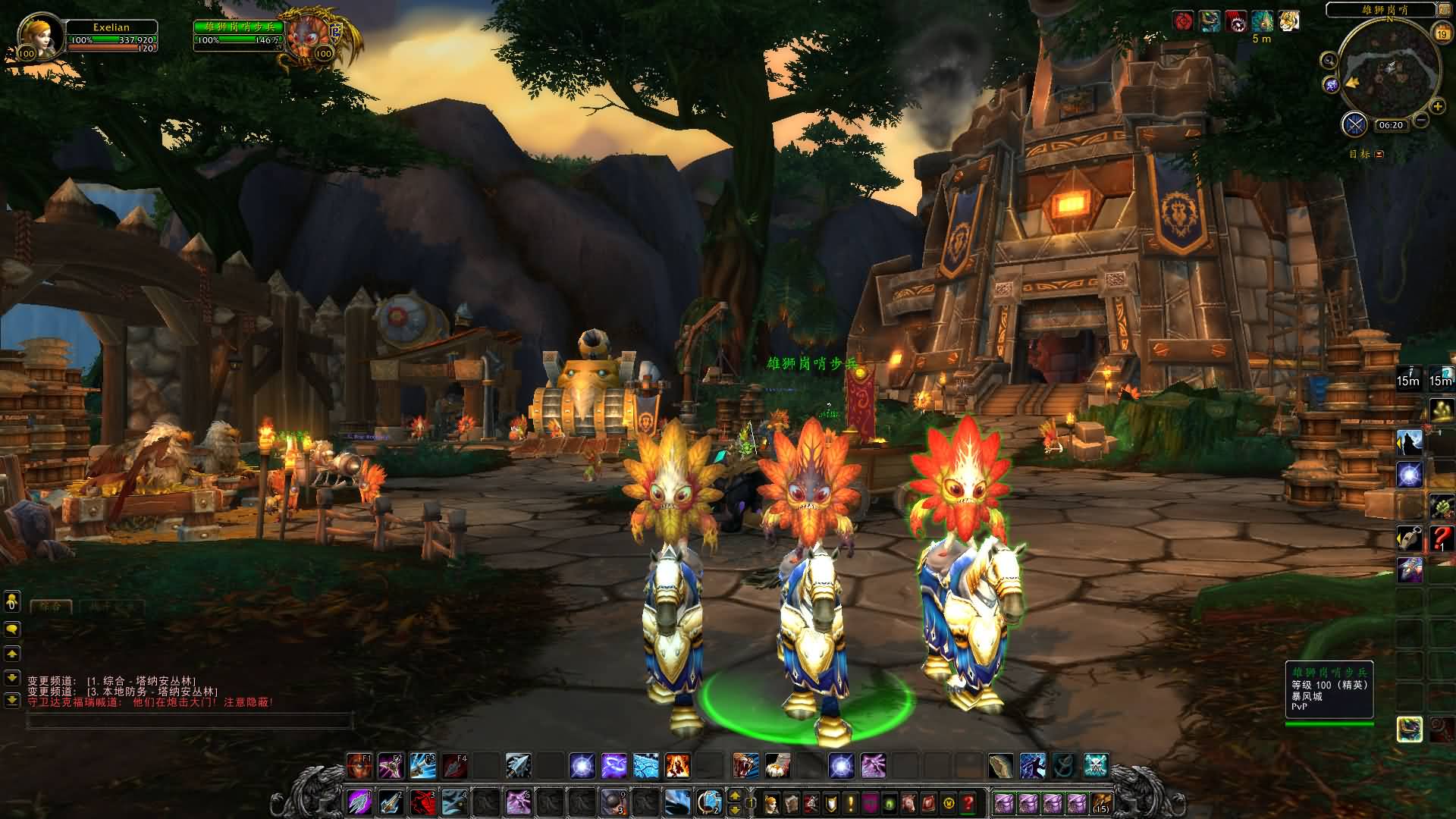This screenshot has width=1456, height=819.
Task: Activate the flame figure ability on the action bar
Action: pyautogui.click(x=678, y=765)
